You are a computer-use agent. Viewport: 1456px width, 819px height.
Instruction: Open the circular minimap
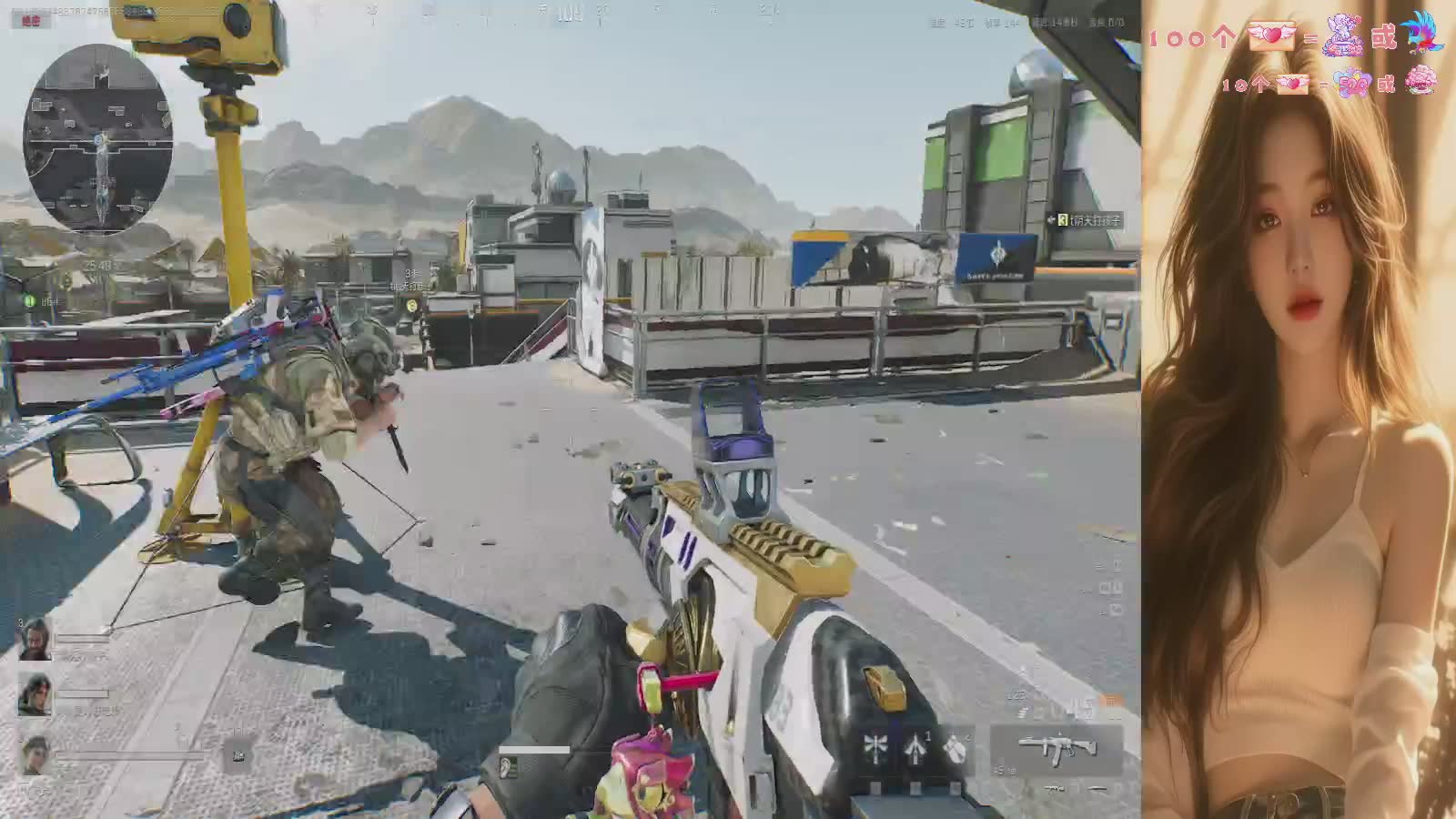(97, 138)
